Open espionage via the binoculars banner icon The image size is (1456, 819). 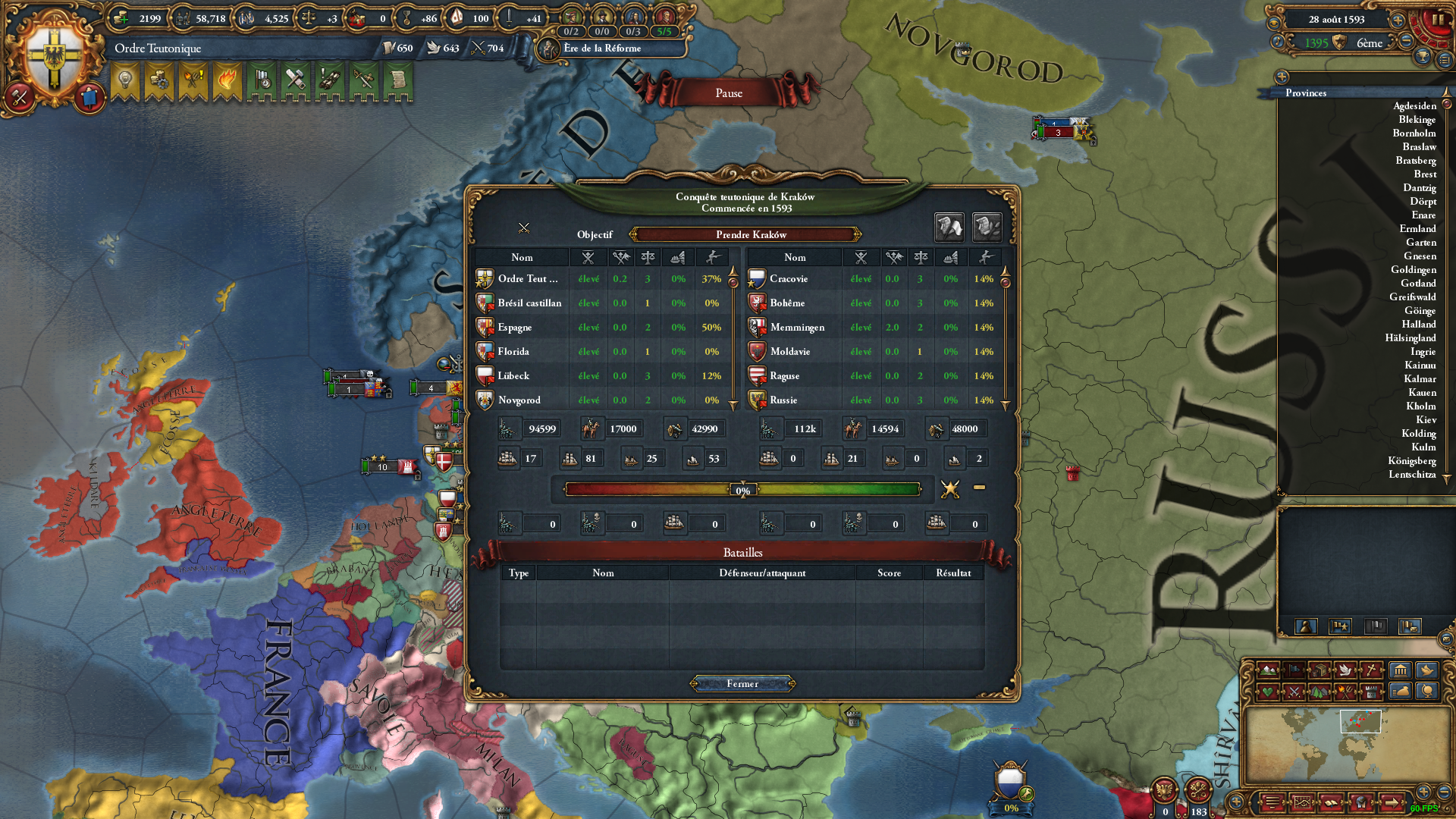pyautogui.click(x=330, y=81)
